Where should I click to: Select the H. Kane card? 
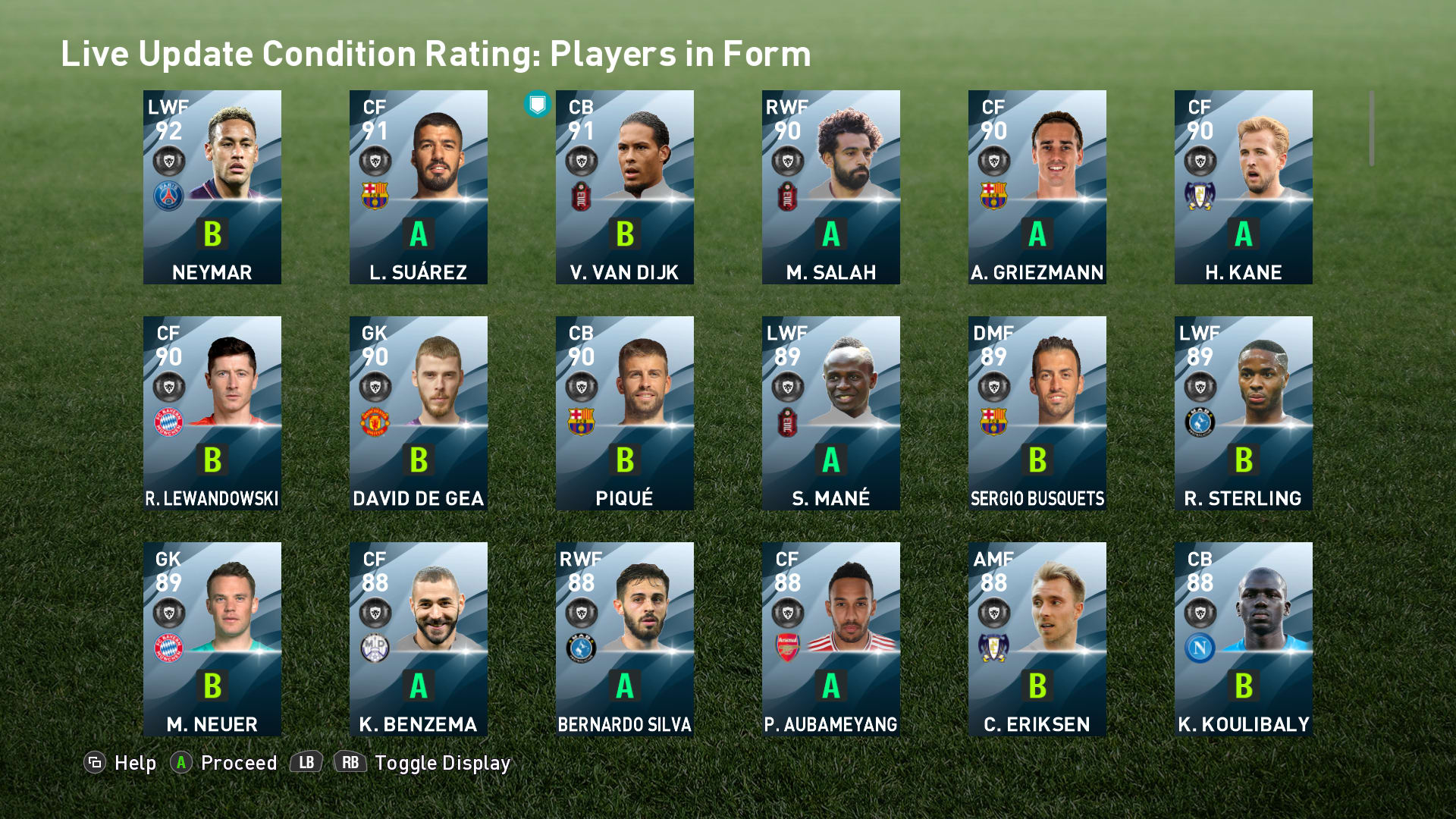coord(1244,187)
